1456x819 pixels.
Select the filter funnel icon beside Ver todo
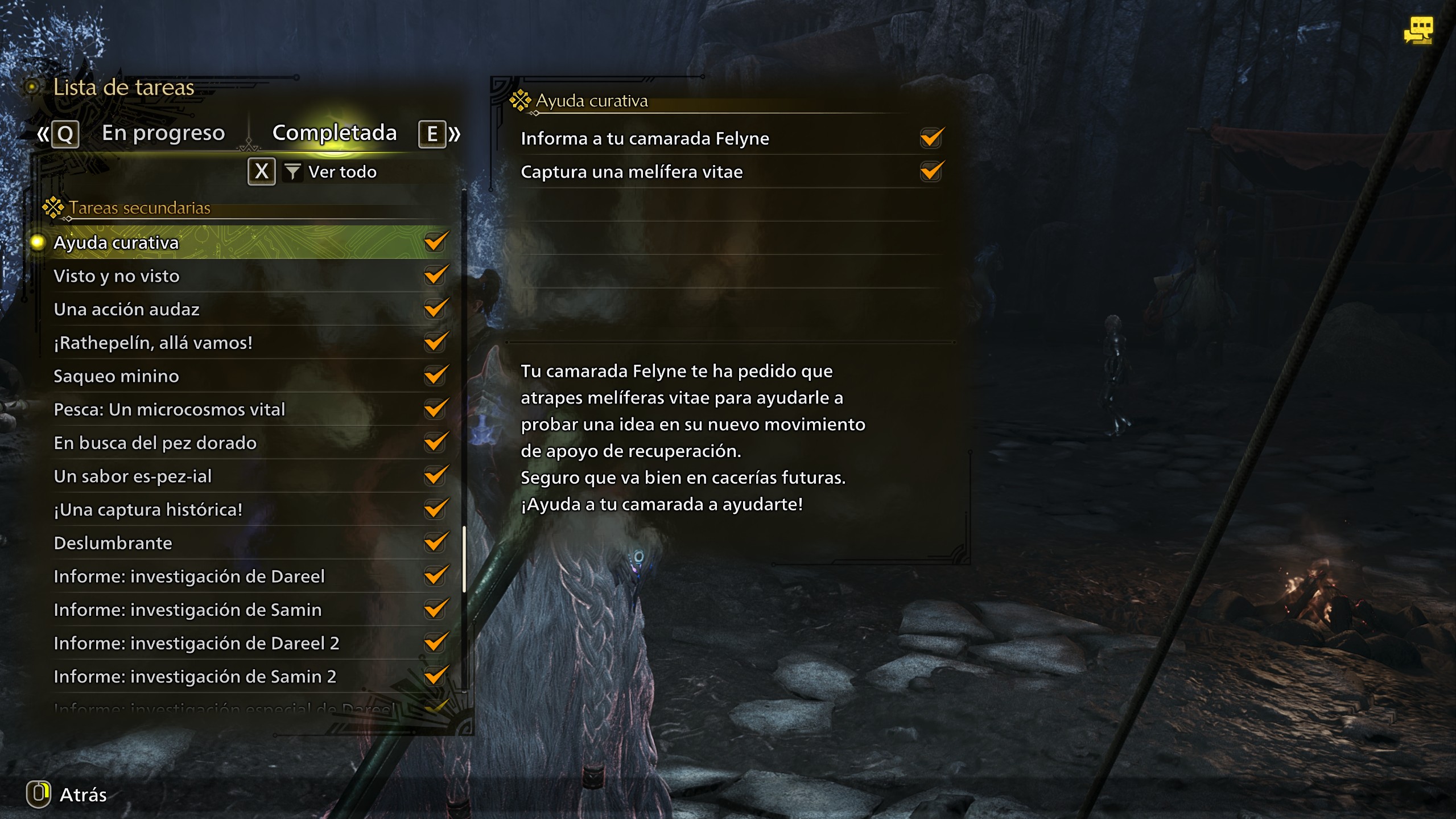292,171
